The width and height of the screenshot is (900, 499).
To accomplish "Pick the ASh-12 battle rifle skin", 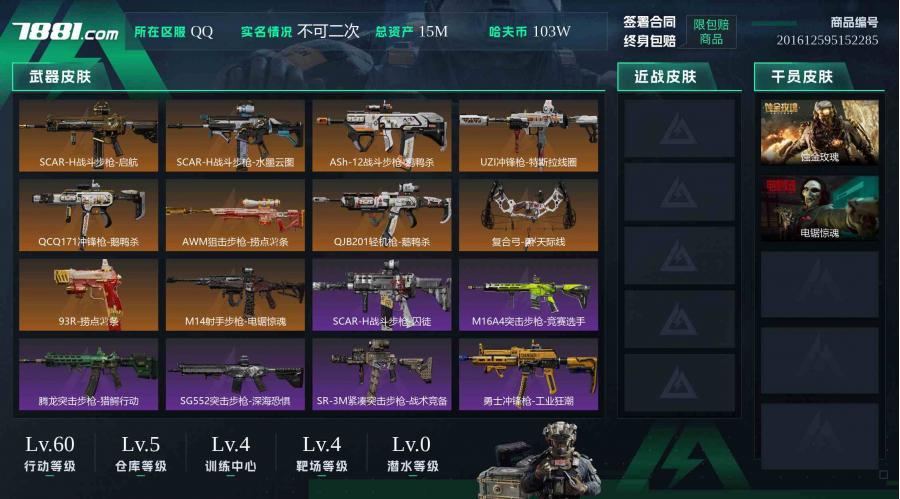I will [x=382, y=134].
